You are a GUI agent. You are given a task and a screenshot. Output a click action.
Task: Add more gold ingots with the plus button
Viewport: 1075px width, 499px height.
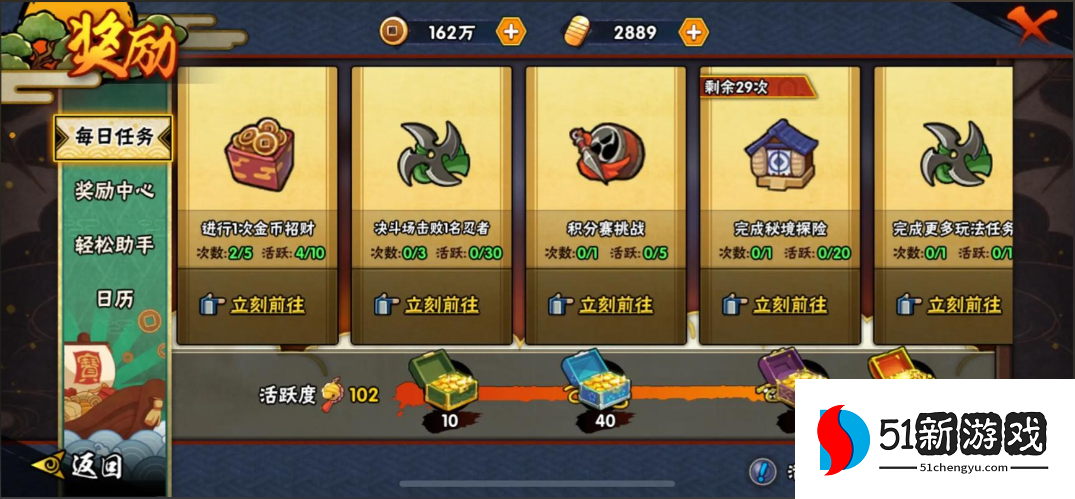[x=693, y=32]
